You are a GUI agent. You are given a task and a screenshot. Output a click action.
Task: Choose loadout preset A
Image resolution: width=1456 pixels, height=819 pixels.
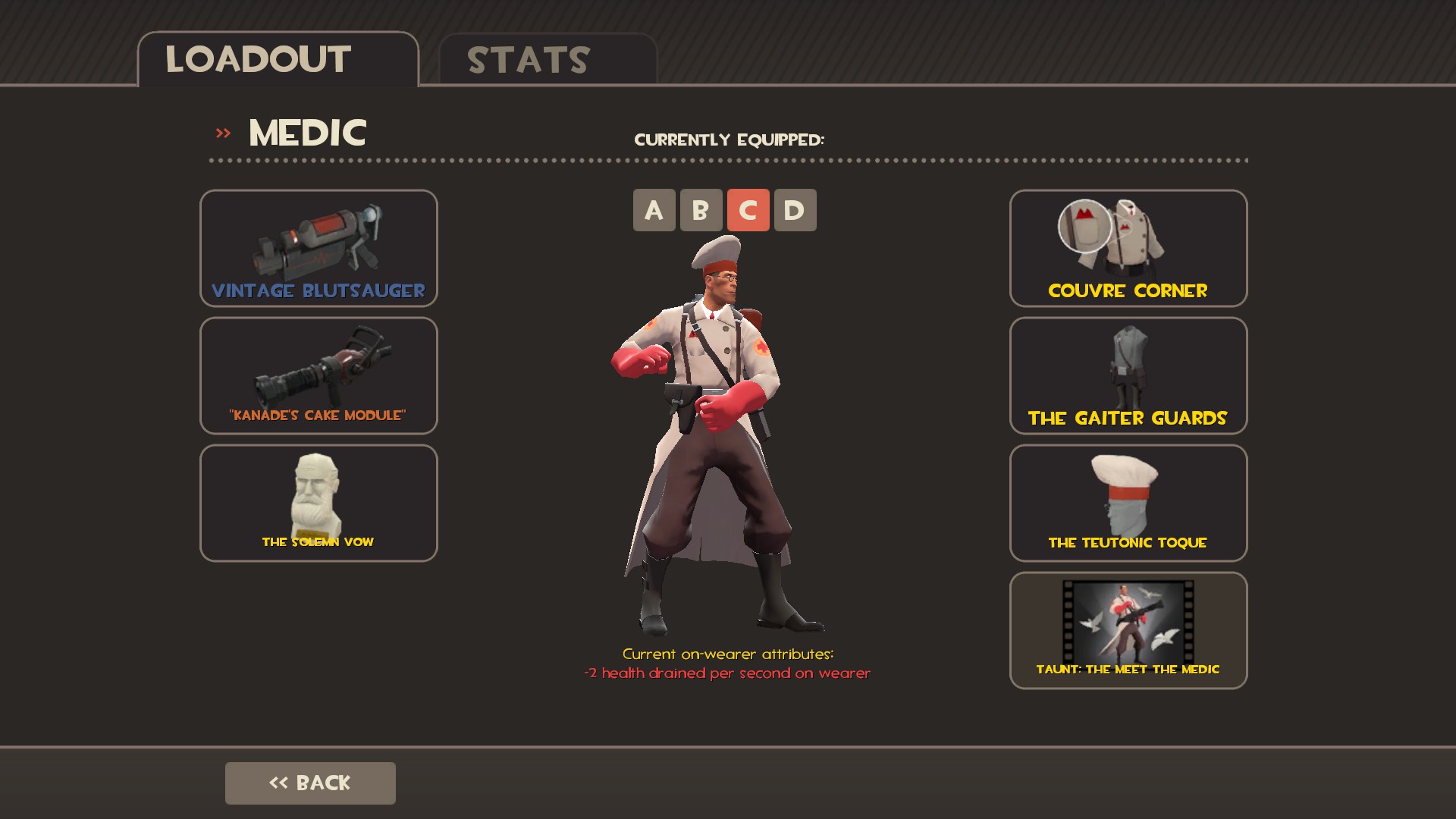click(654, 210)
